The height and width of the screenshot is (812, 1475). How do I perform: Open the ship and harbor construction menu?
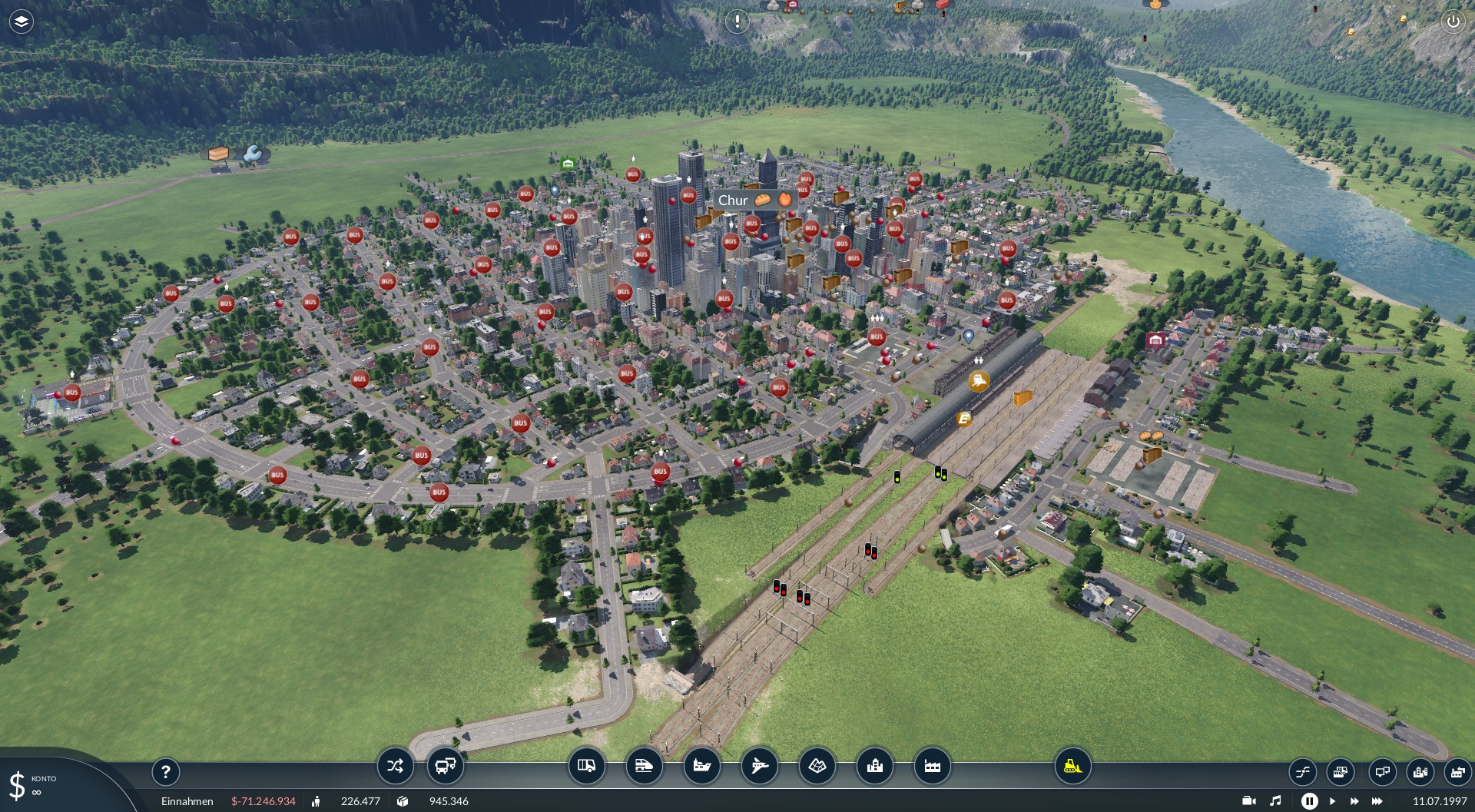(701, 766)
